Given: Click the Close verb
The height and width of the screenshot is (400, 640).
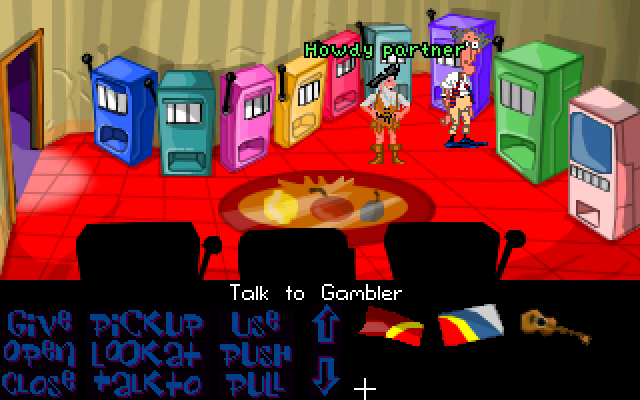Looking at the screenshot, I should pos(39,382).
